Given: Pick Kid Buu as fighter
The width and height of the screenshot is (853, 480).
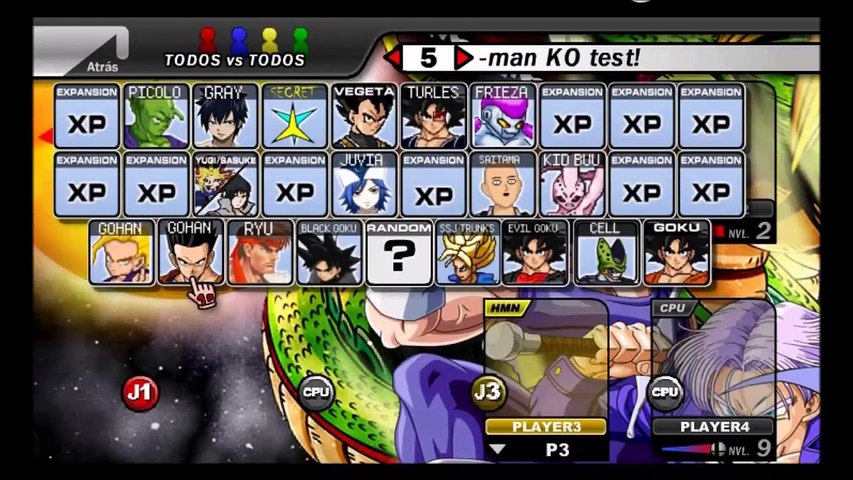Looking at the screenshot, I should click(572, 184).
